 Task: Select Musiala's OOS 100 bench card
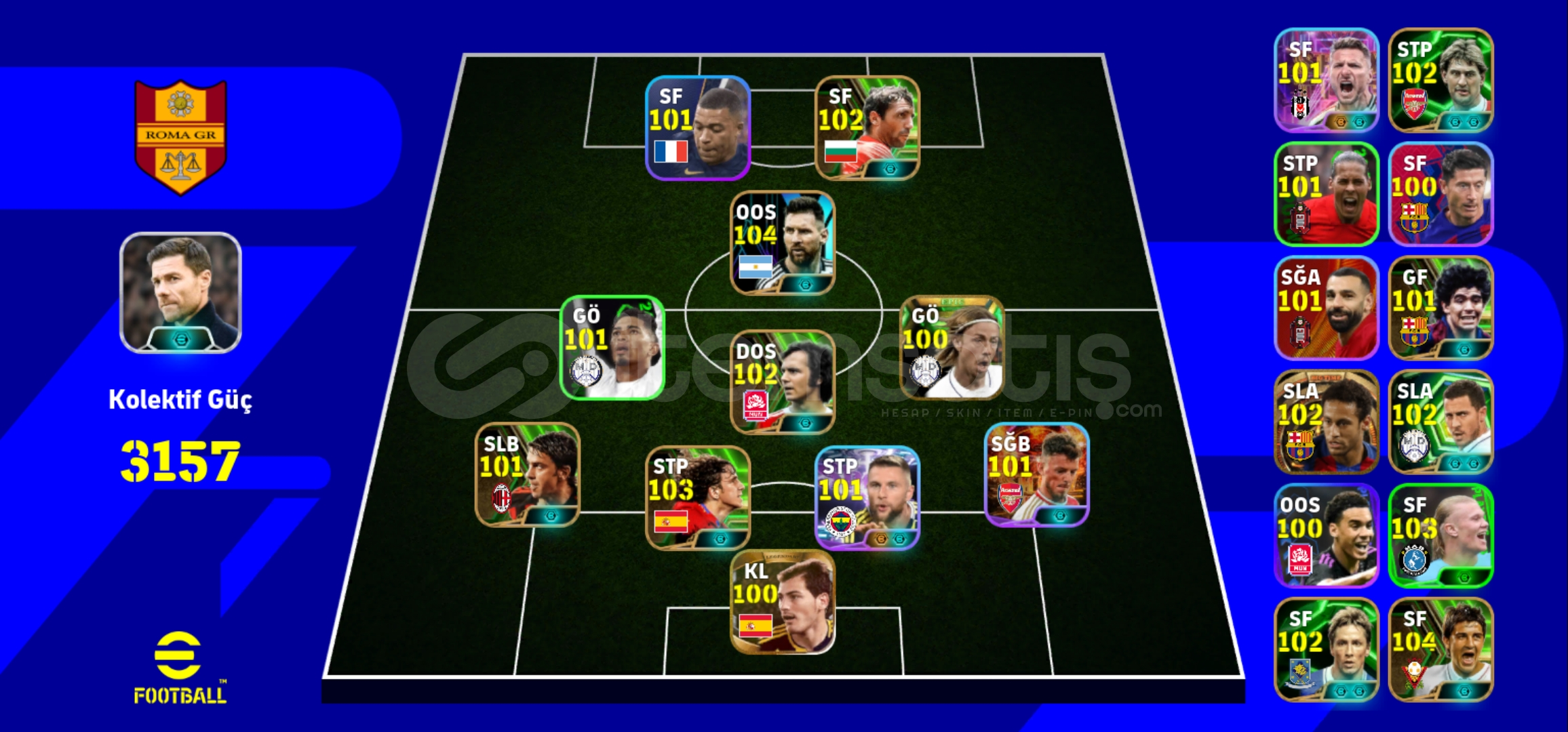click(1326, 532)
